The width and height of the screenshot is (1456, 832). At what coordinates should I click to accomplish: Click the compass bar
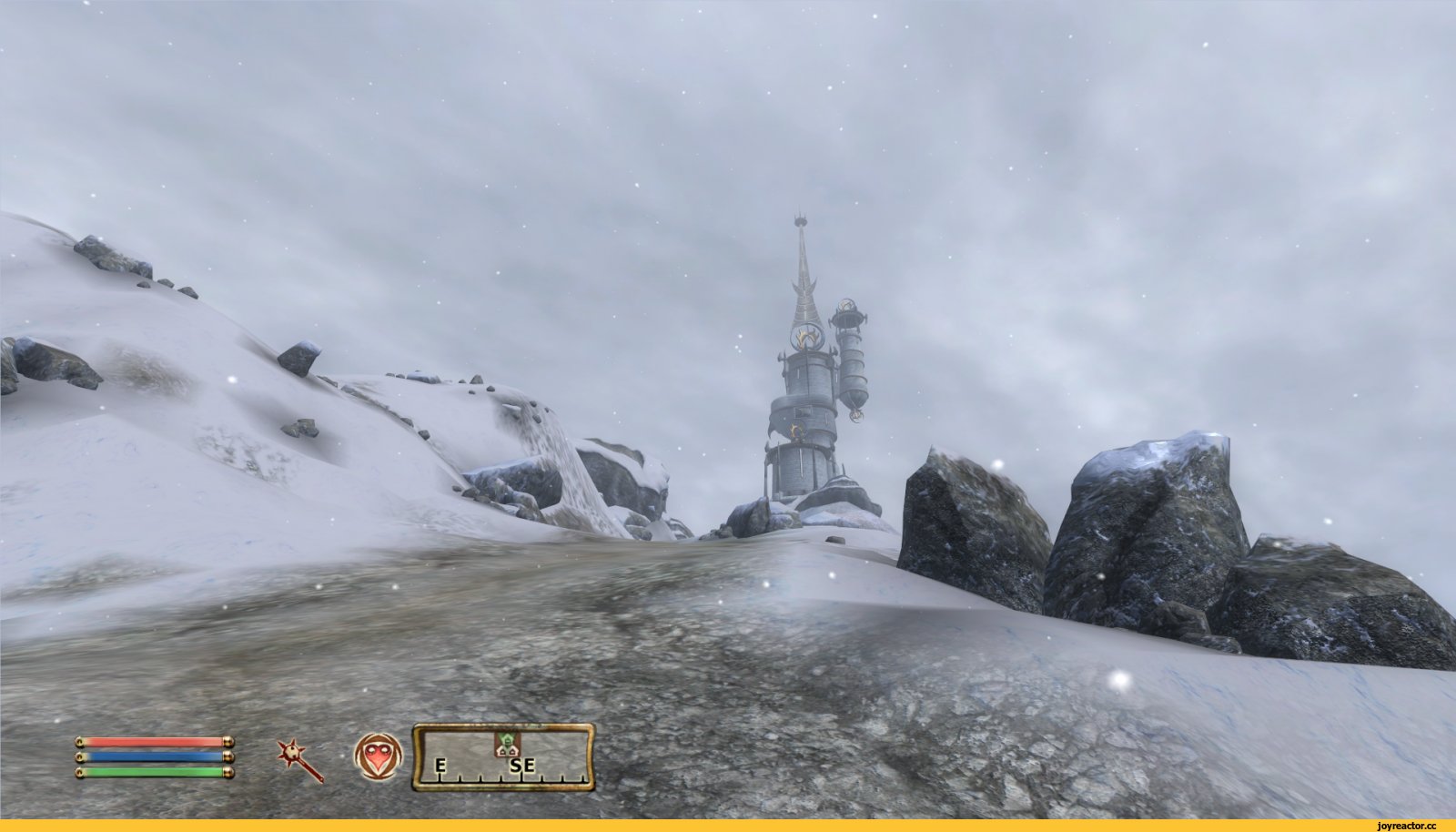coord(503,757)
